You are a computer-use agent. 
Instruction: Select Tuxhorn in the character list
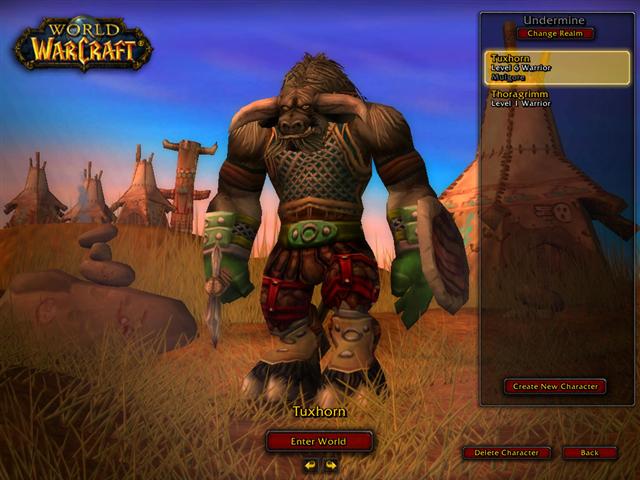558,68
